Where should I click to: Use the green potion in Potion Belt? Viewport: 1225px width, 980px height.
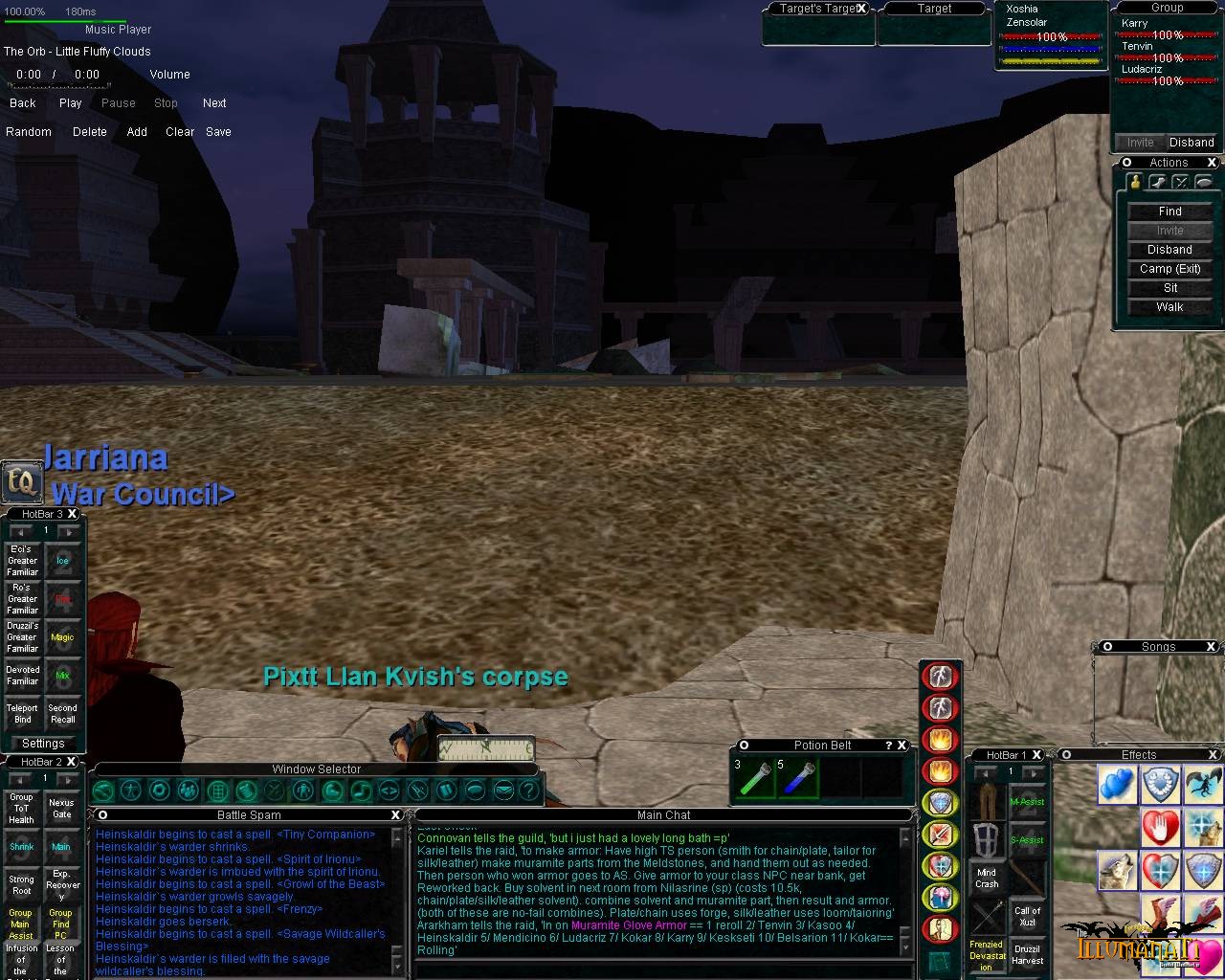coord(753,778)
